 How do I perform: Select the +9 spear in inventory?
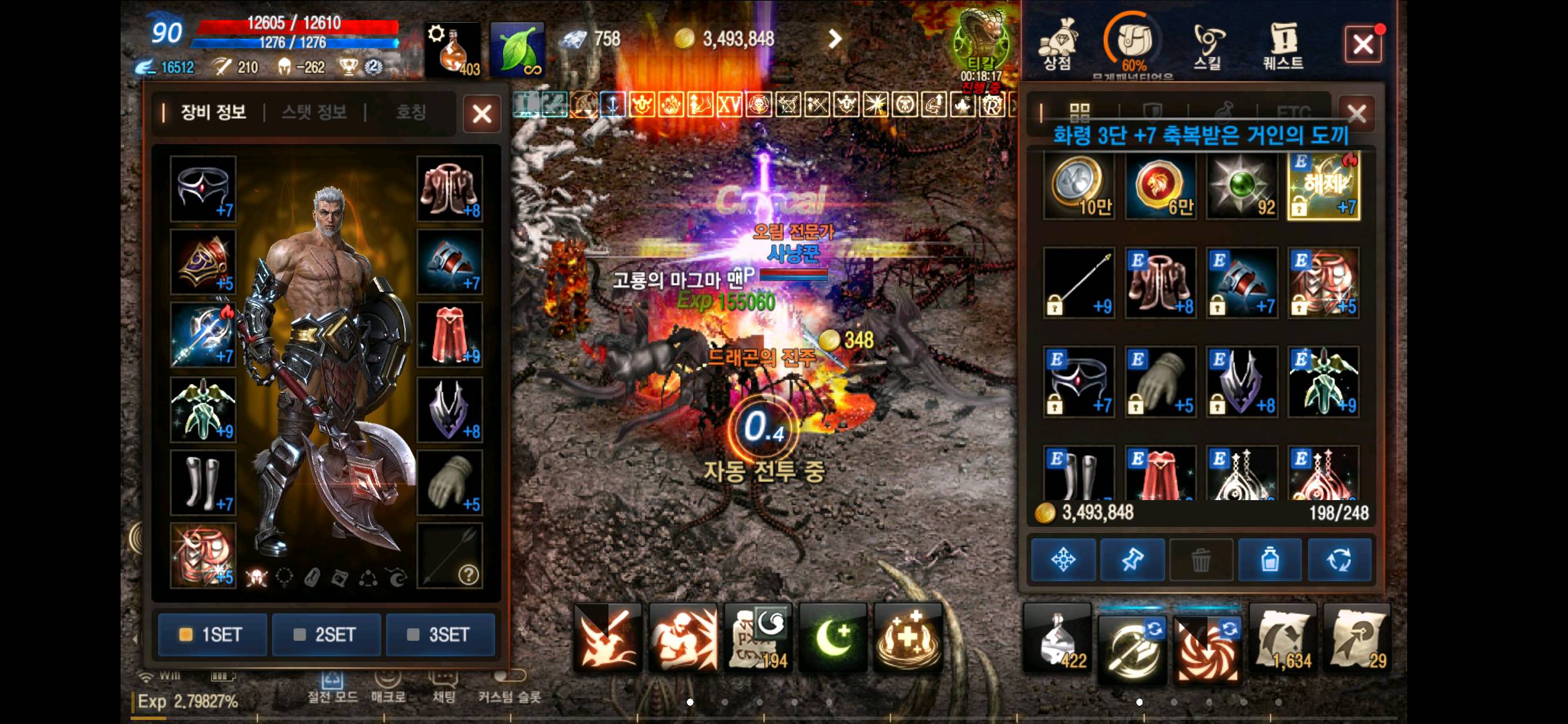coord(1079,283)
